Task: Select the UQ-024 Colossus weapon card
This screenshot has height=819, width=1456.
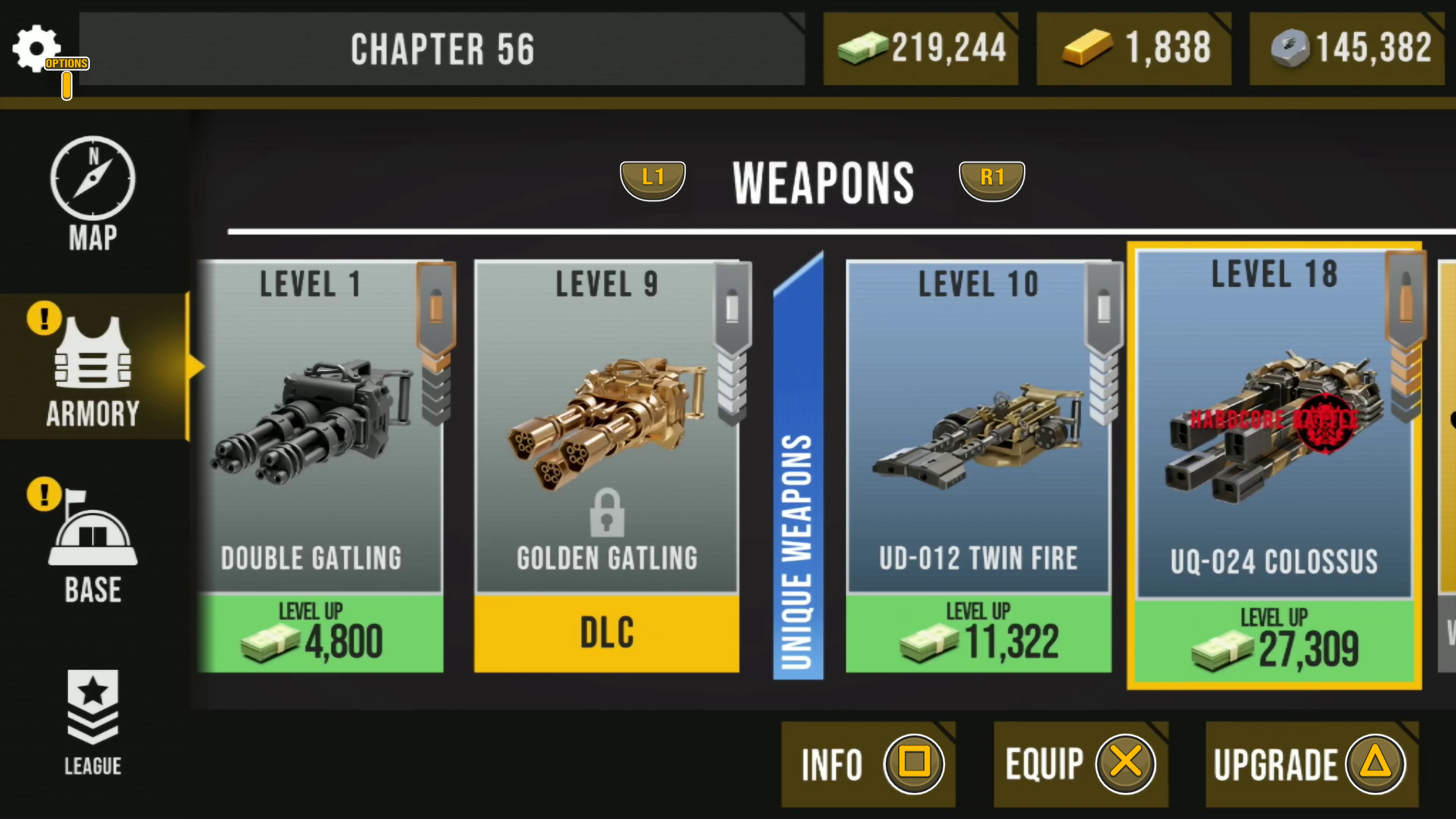Action: [1274, 424]
